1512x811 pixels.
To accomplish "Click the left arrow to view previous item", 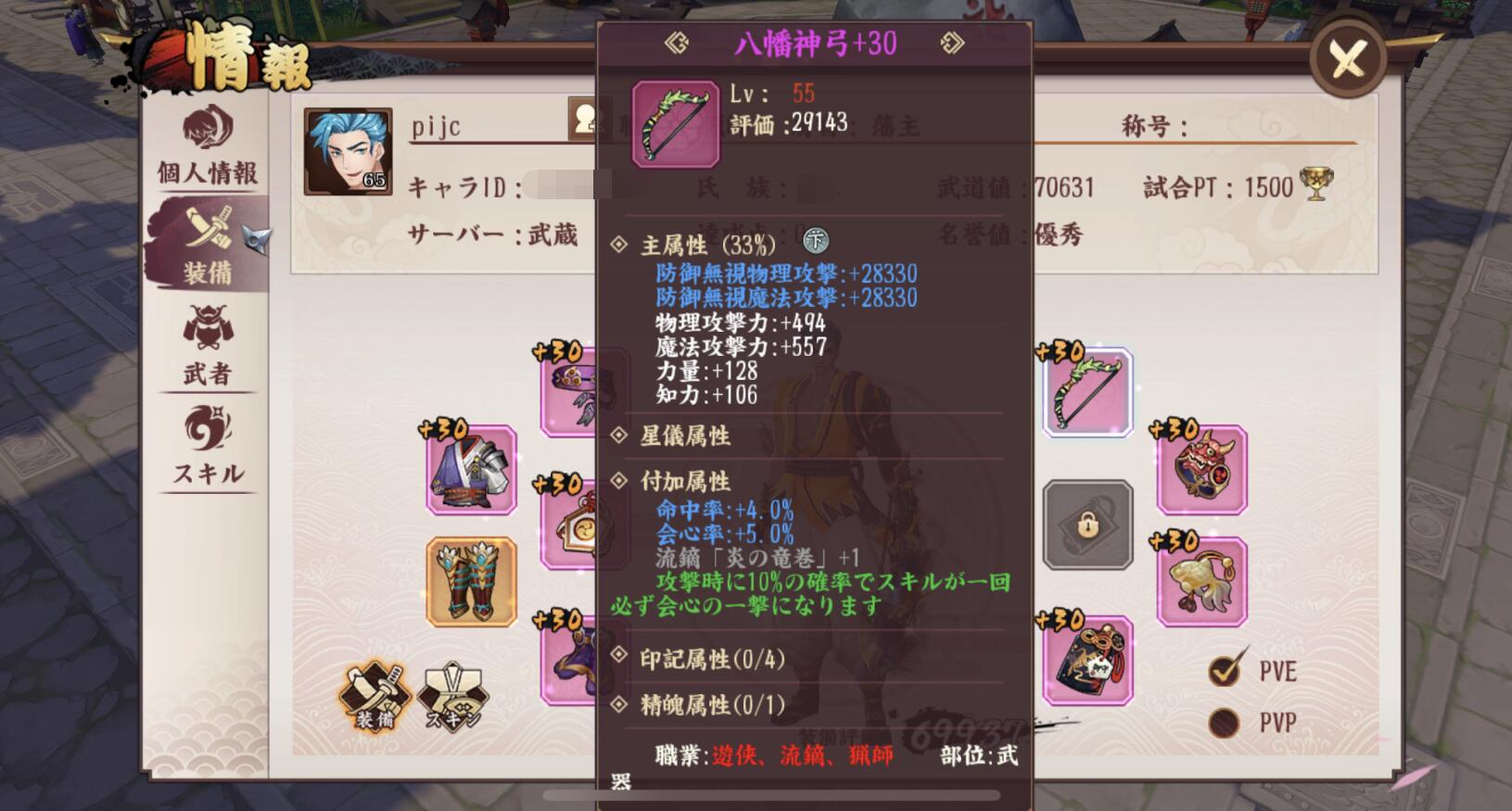I will point(678,42).
